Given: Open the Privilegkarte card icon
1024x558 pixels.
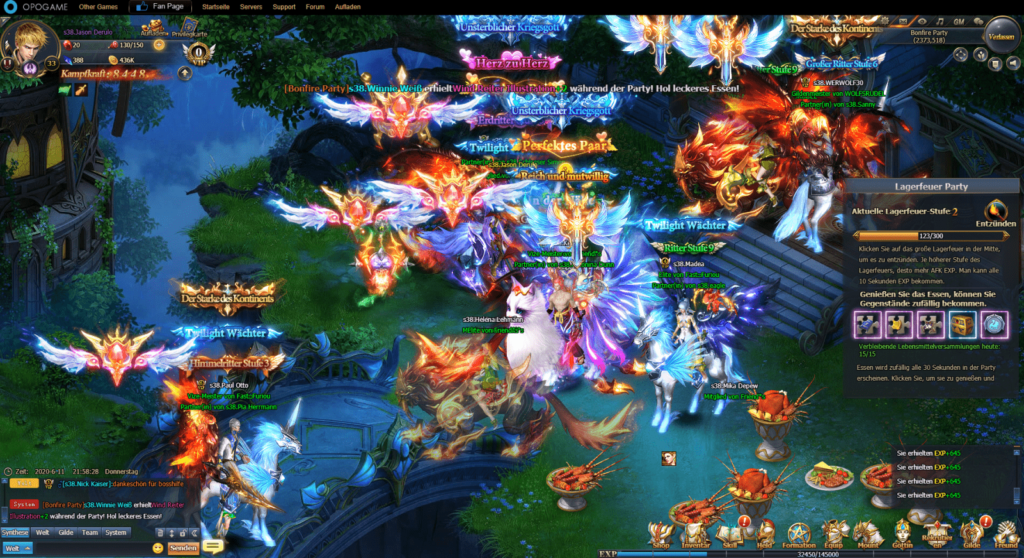Looking at the screenshot, I should 187,26.
